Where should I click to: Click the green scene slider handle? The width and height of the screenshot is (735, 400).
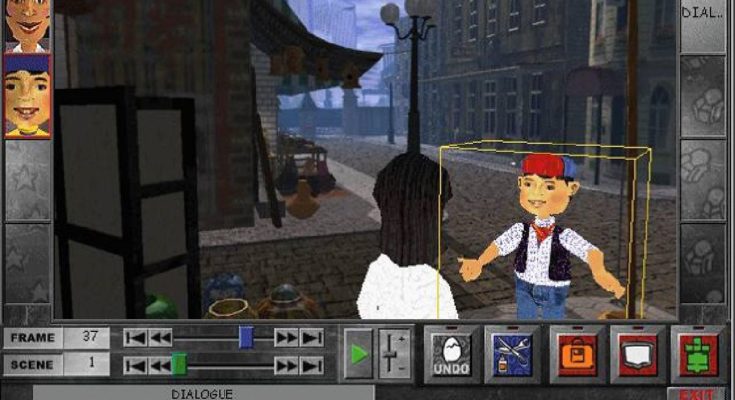coord(179,365)
